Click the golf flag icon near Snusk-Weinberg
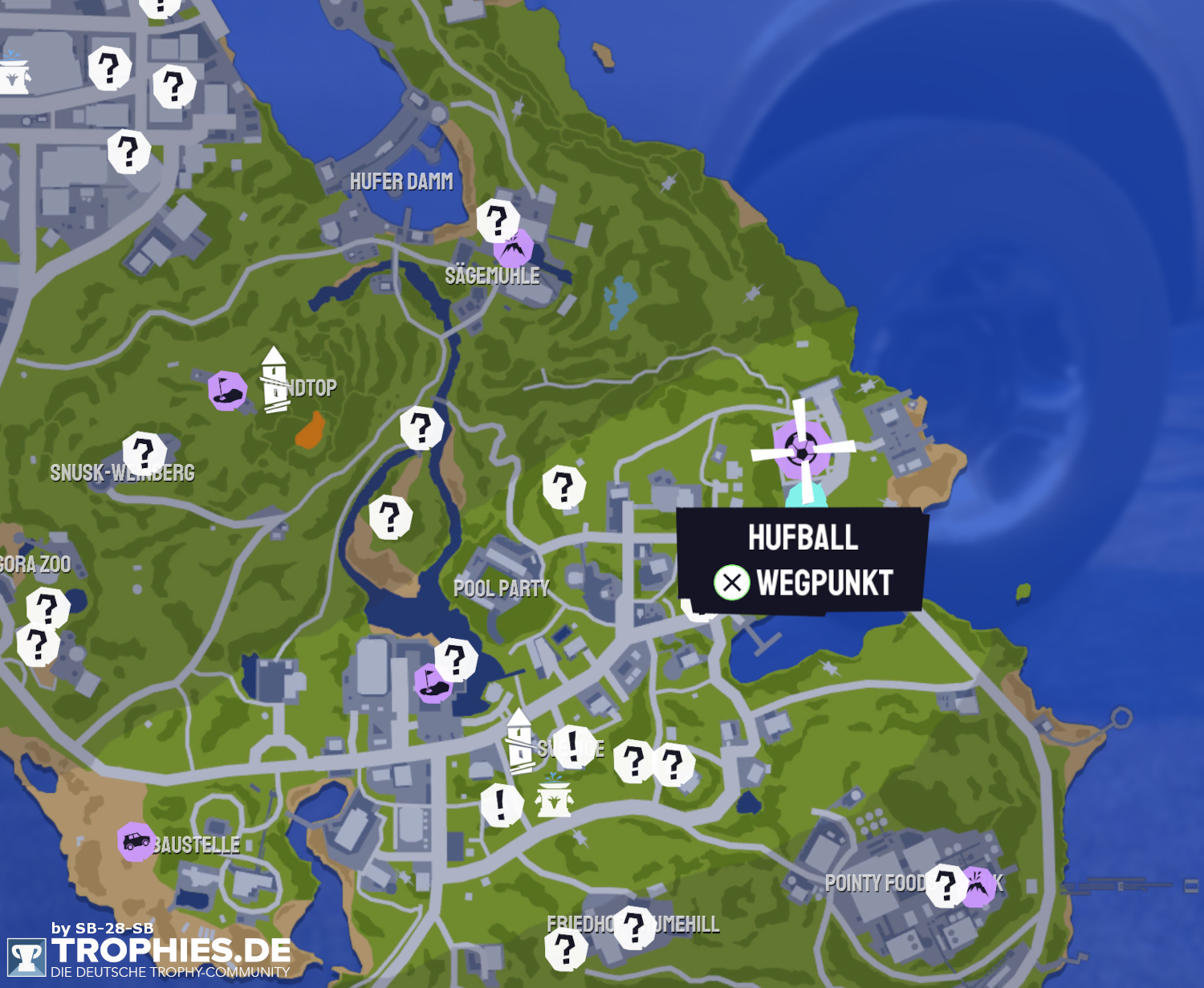The width and height of the screenshot is (1204, 988). coord(227,392)
